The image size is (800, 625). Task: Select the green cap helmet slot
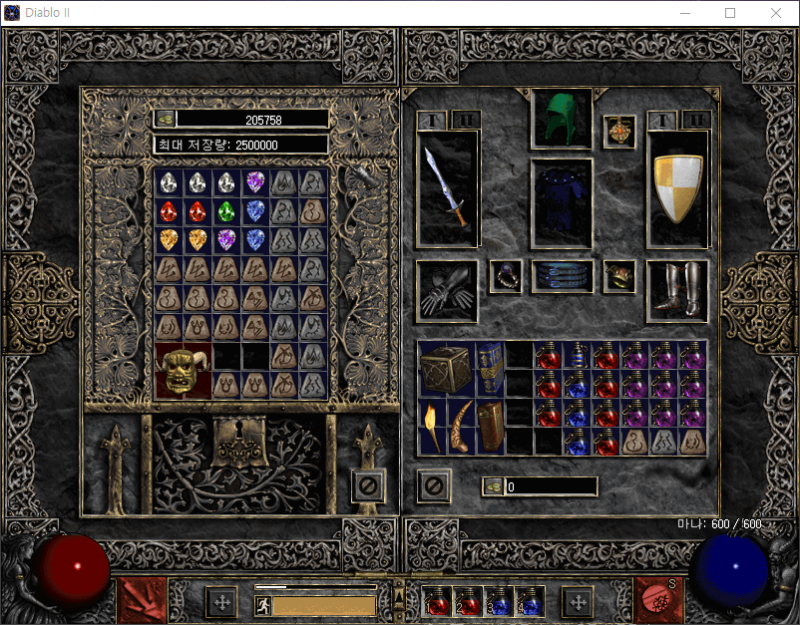[561, 119]
